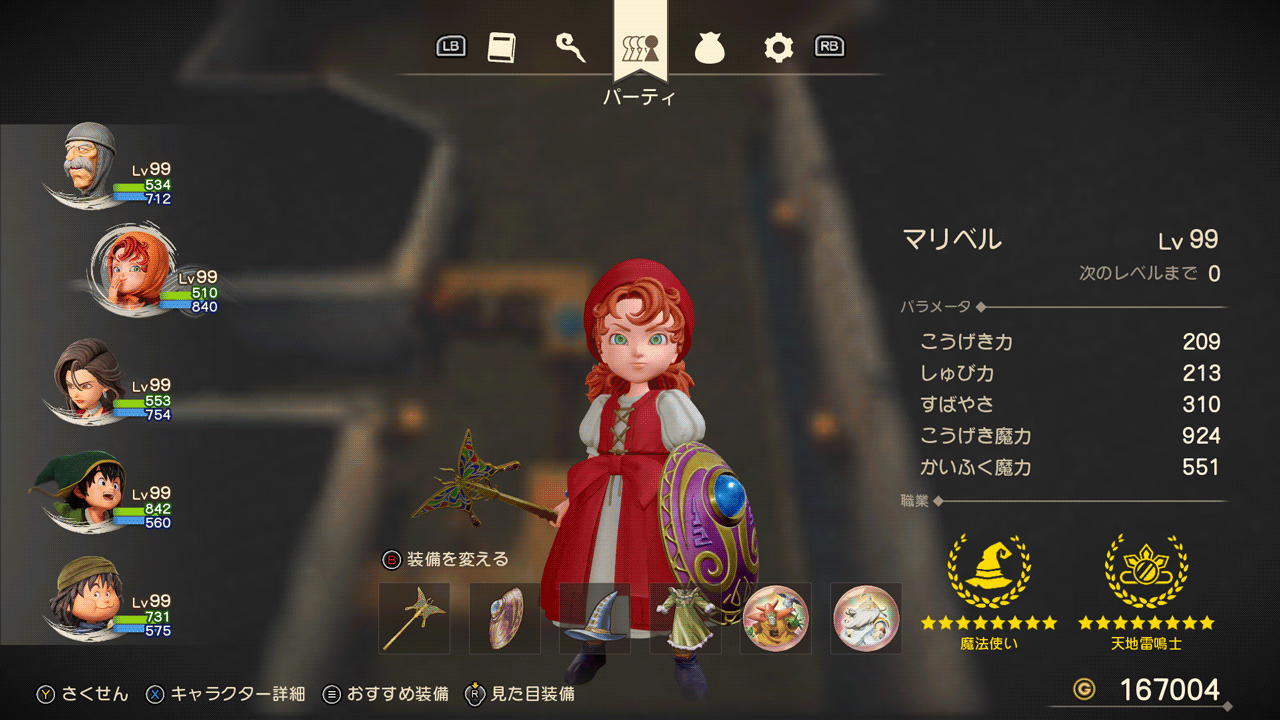Viewport: 1280px width, 720px height.
Task: Choose the purple shield equipment slot
Action: point(505,618)
